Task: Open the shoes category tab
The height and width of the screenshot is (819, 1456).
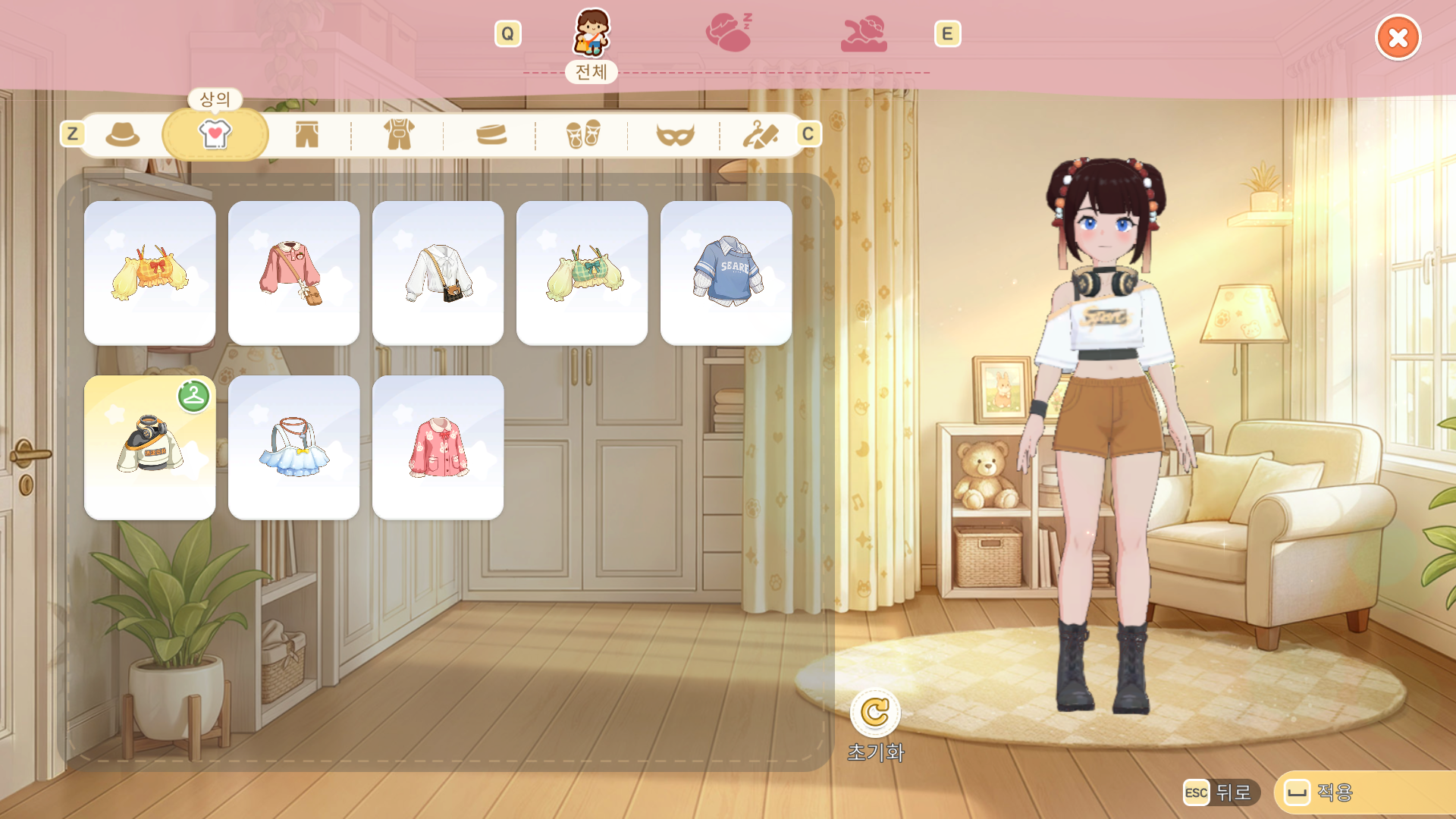Action: (582, 135)
